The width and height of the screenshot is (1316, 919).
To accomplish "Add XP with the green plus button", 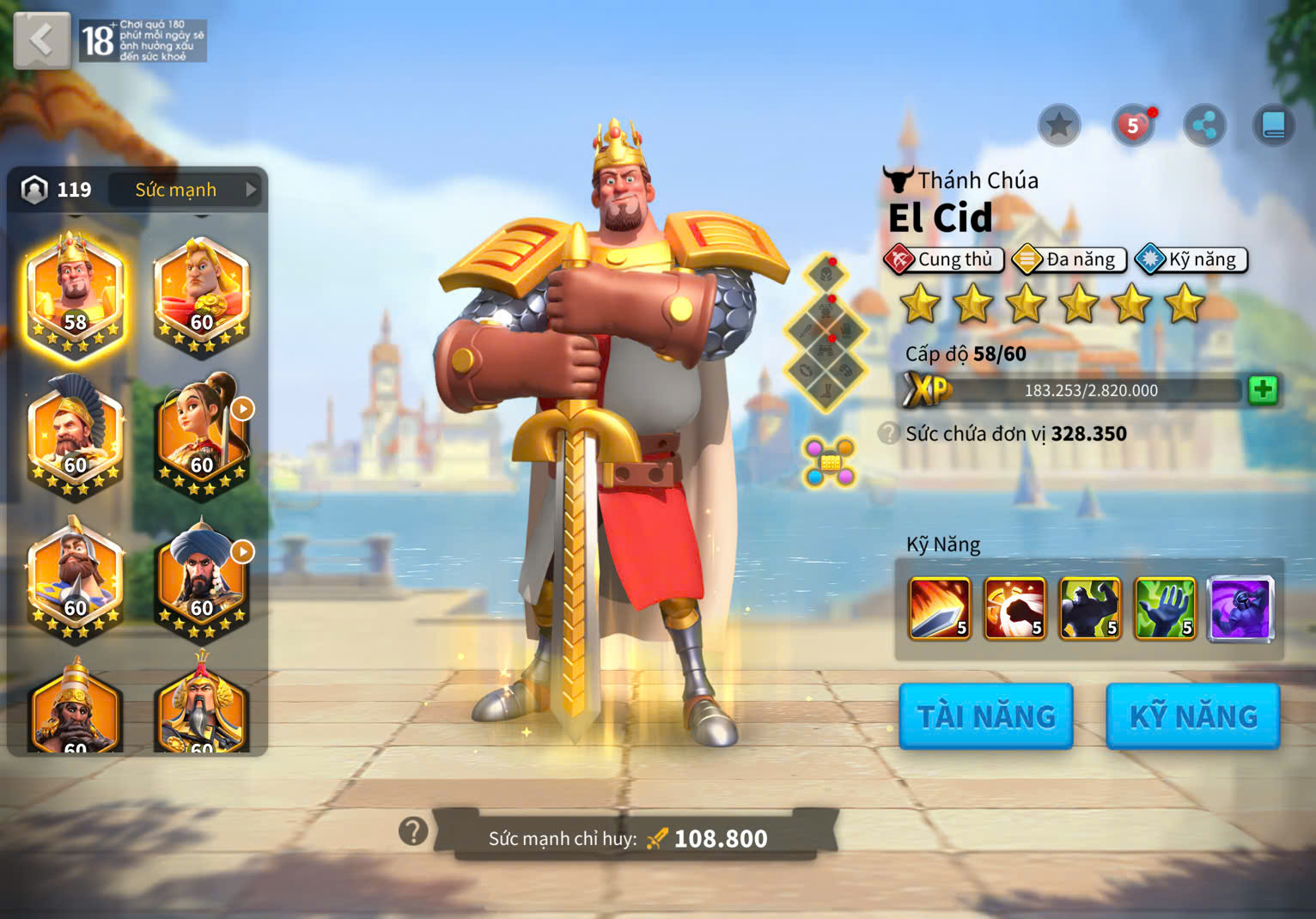I will pos(1262,390).
